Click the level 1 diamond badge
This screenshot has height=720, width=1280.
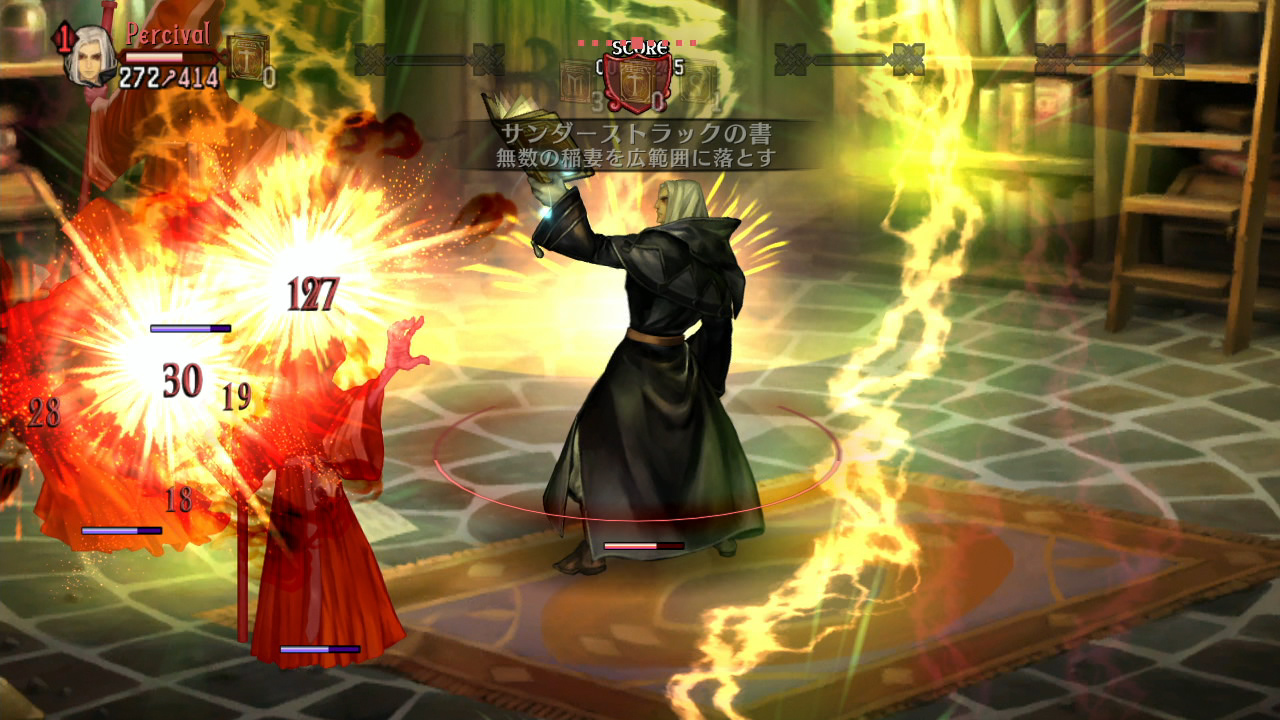pyautogui.click(x=64, y=40)
